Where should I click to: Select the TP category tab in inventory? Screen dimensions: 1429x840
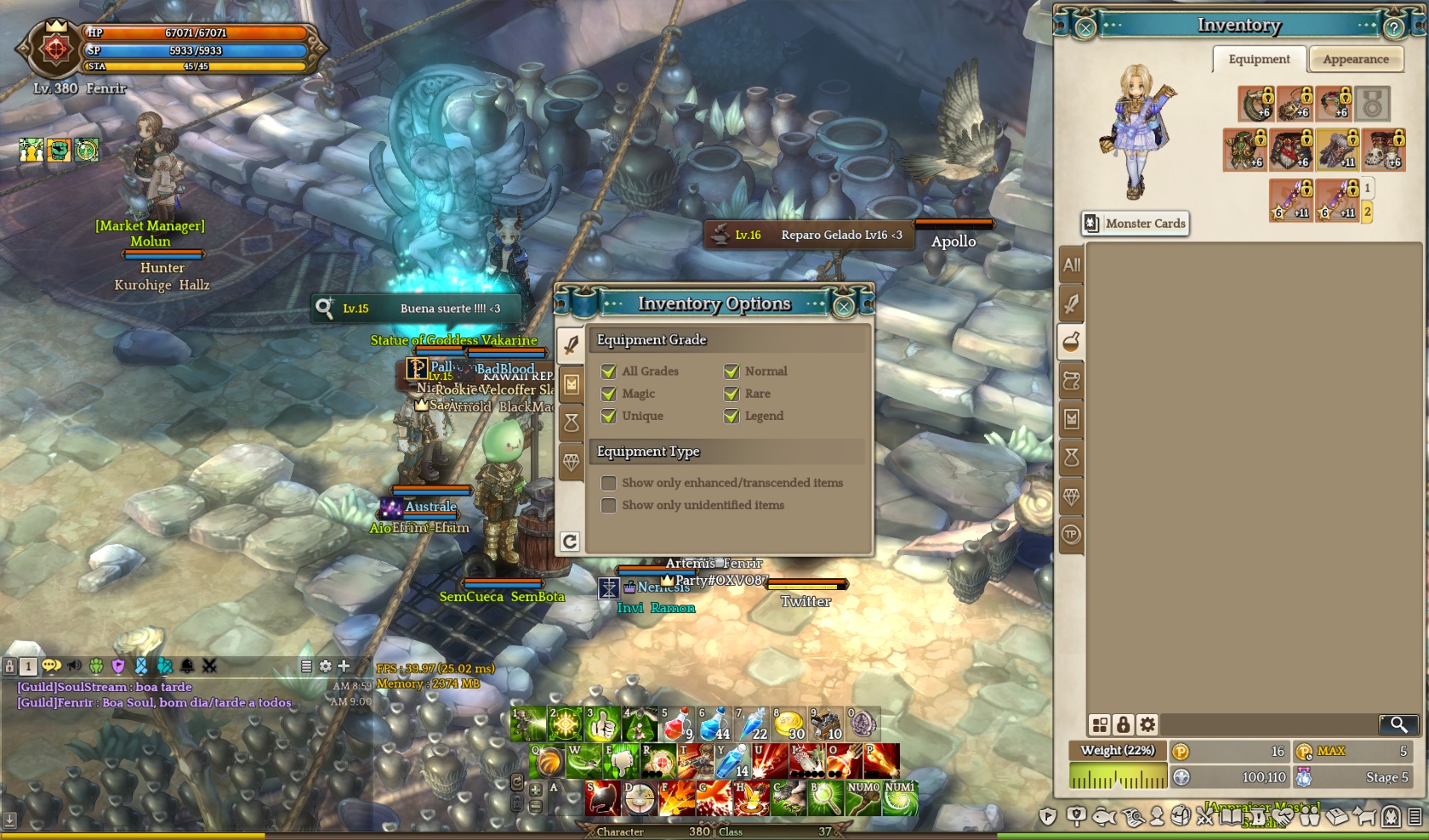1071,534
